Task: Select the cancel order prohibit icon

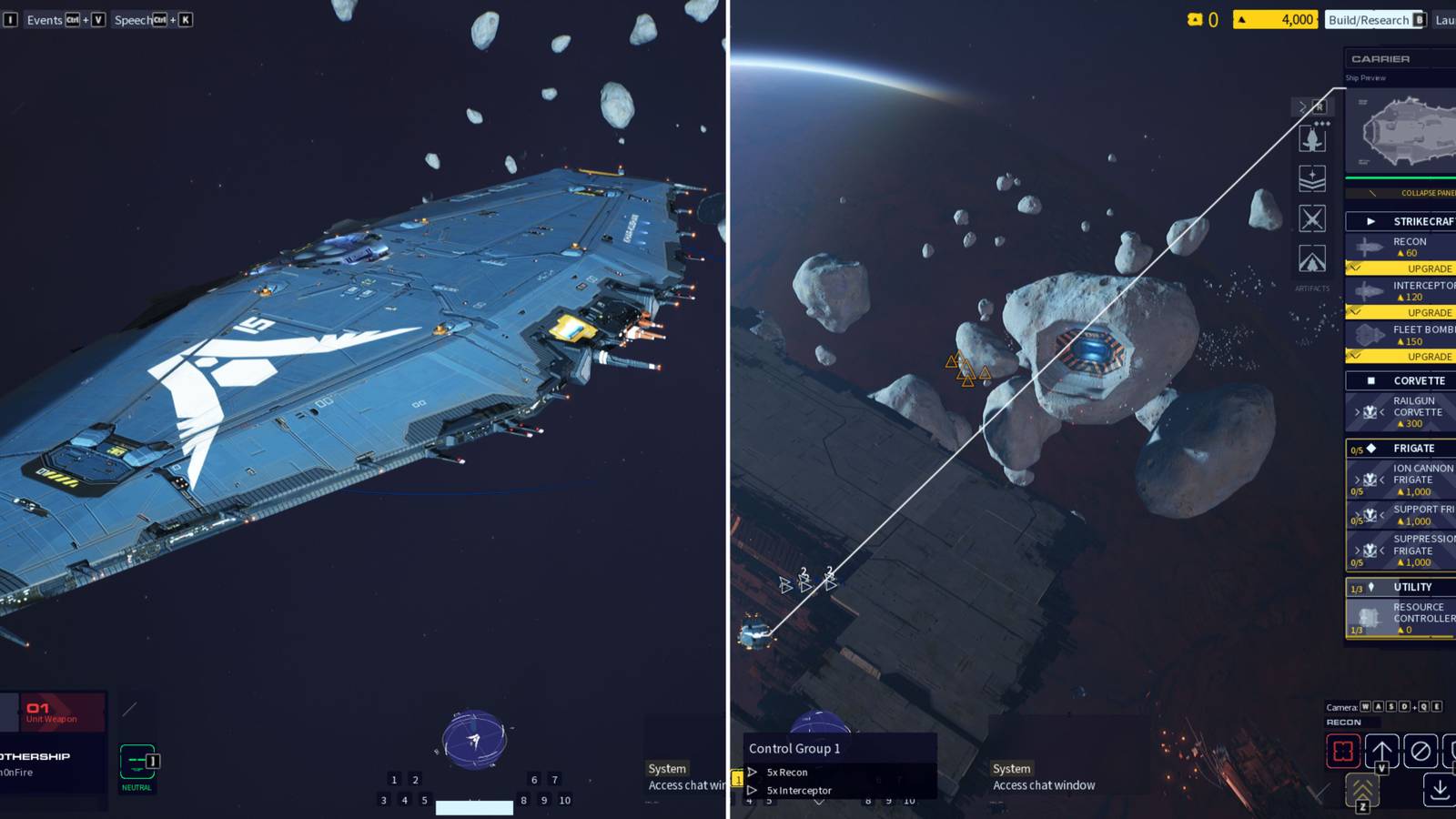Action: (x=1421, y=751)
